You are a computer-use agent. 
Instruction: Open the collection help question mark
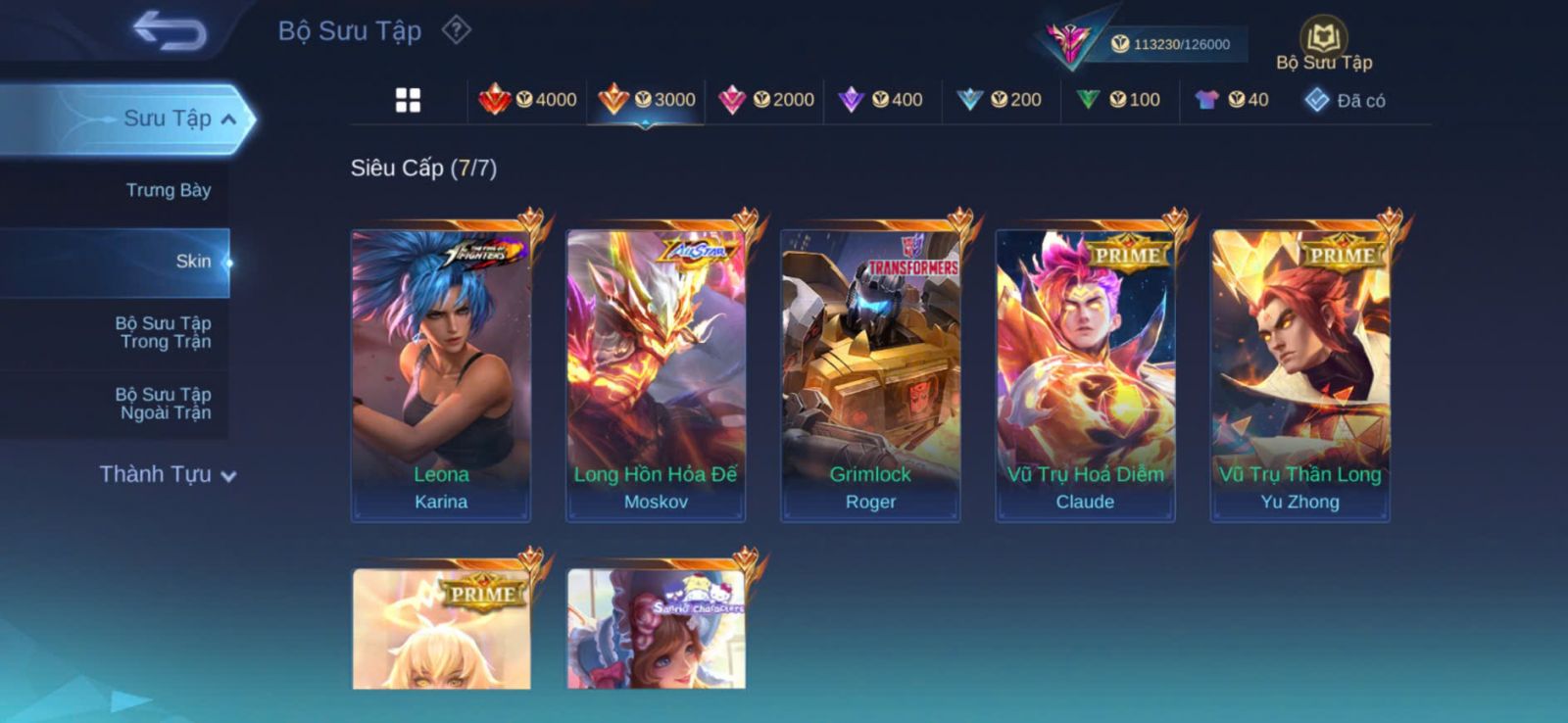456,30
